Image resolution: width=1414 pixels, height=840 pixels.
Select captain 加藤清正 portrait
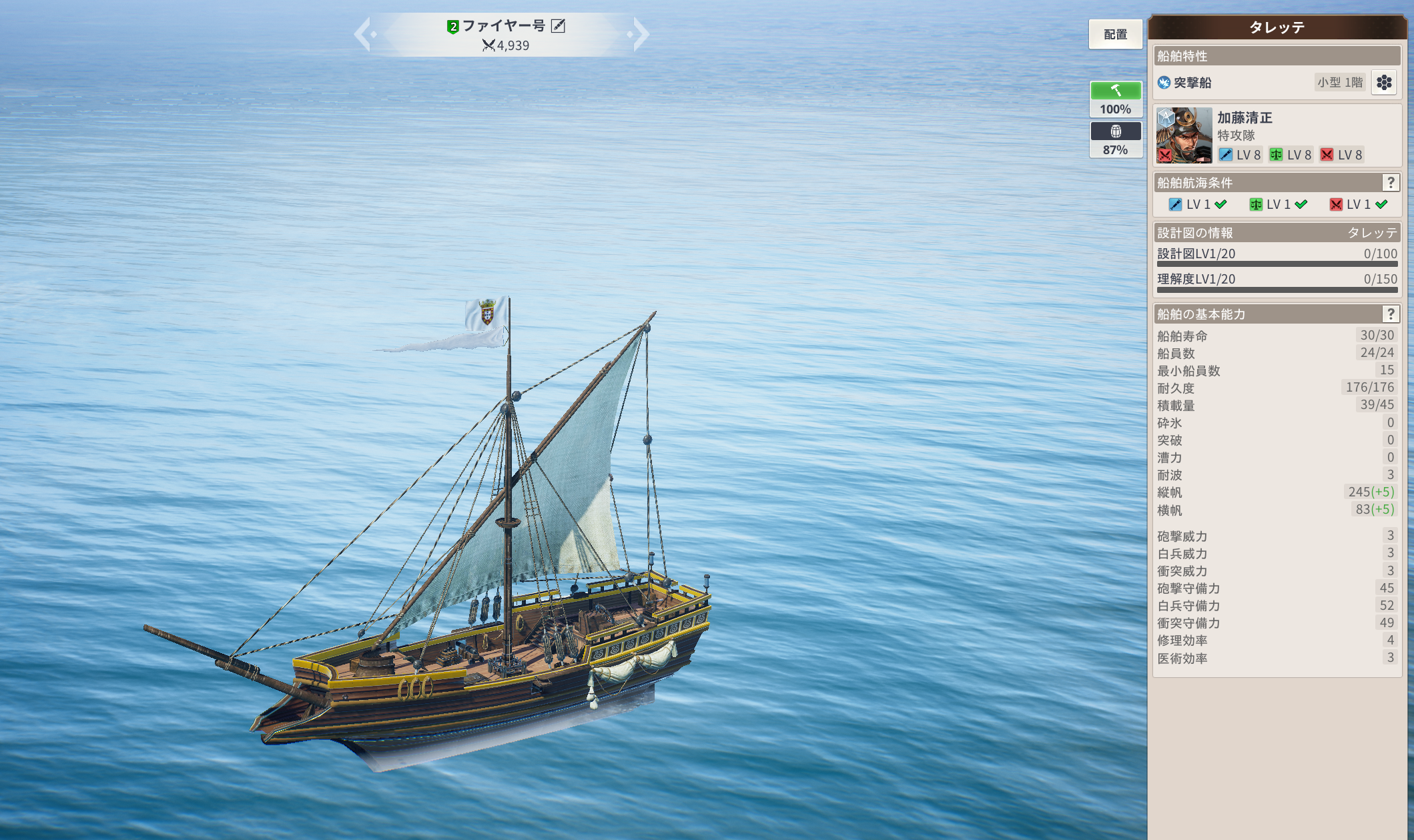pyautogui.click(x=1184, y=136)
